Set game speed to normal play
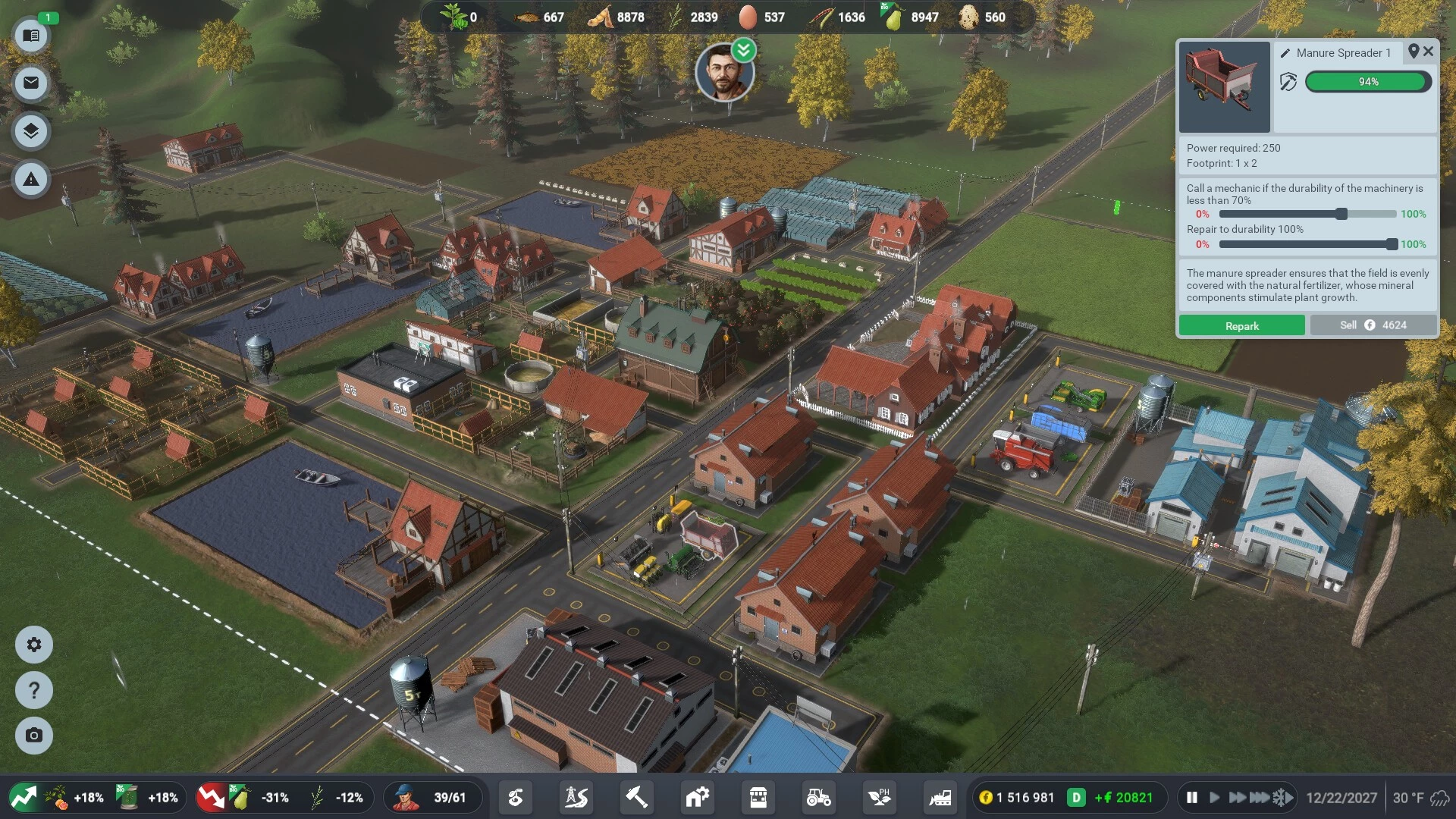 pos(1214,798)
